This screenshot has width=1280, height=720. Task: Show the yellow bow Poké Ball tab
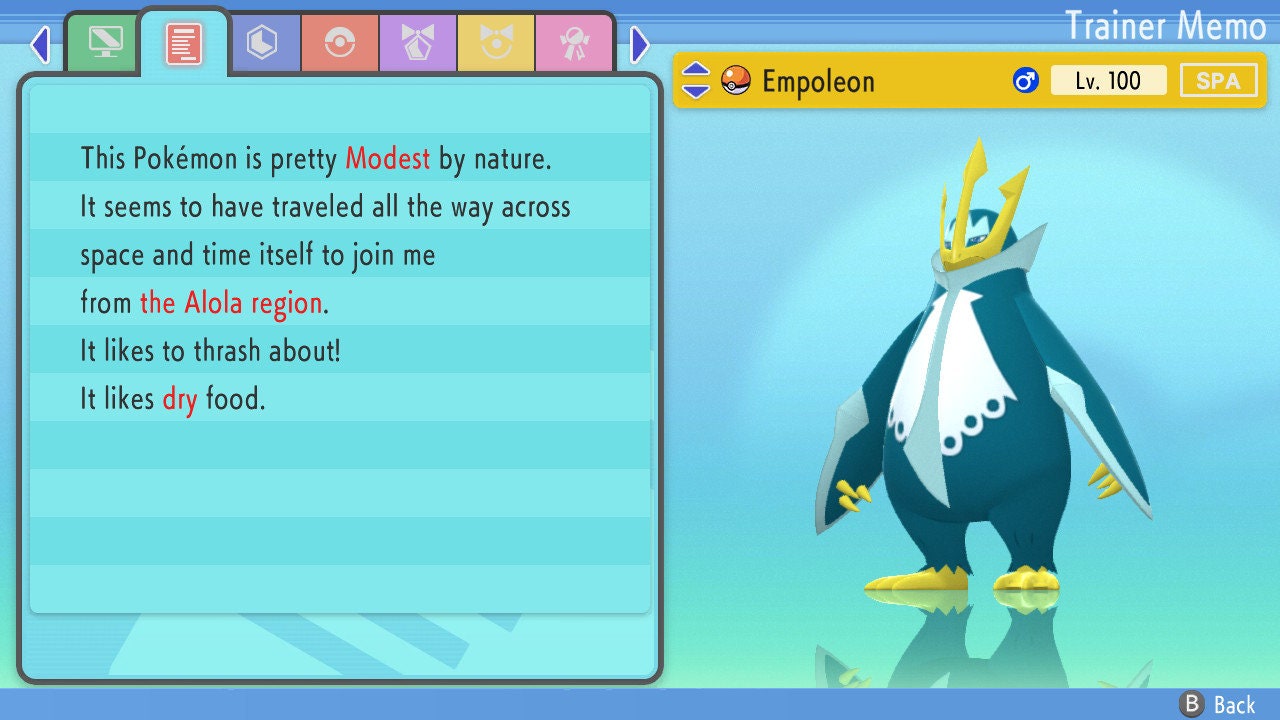496,43
